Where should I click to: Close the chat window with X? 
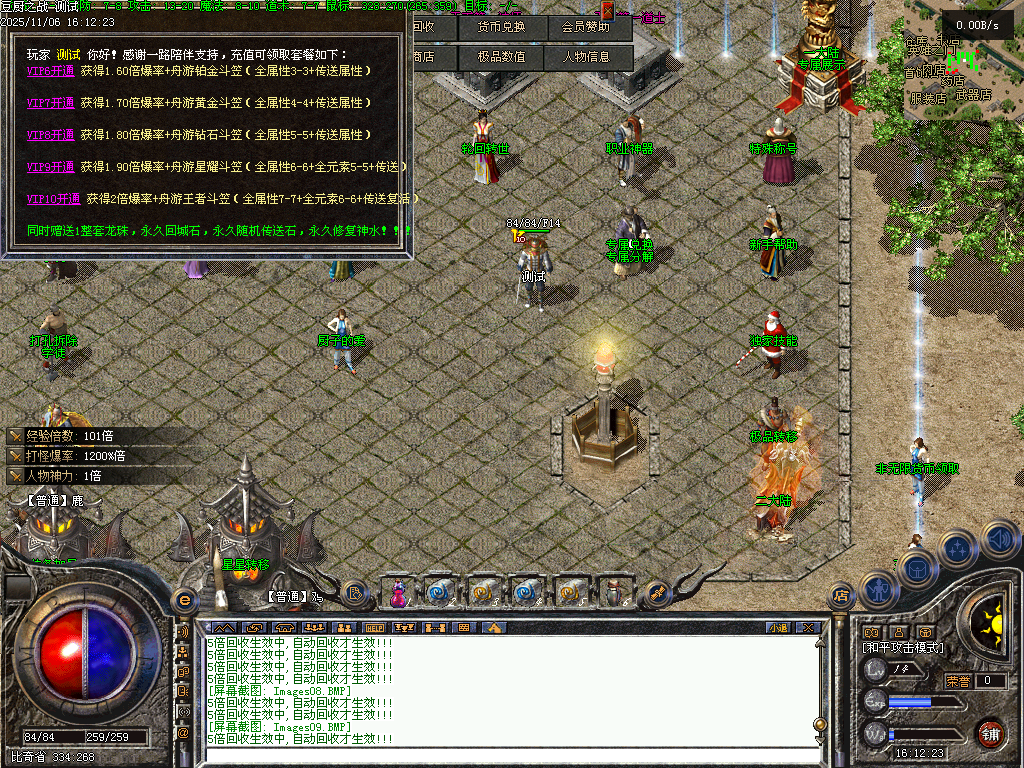click(x=808, y=628)
